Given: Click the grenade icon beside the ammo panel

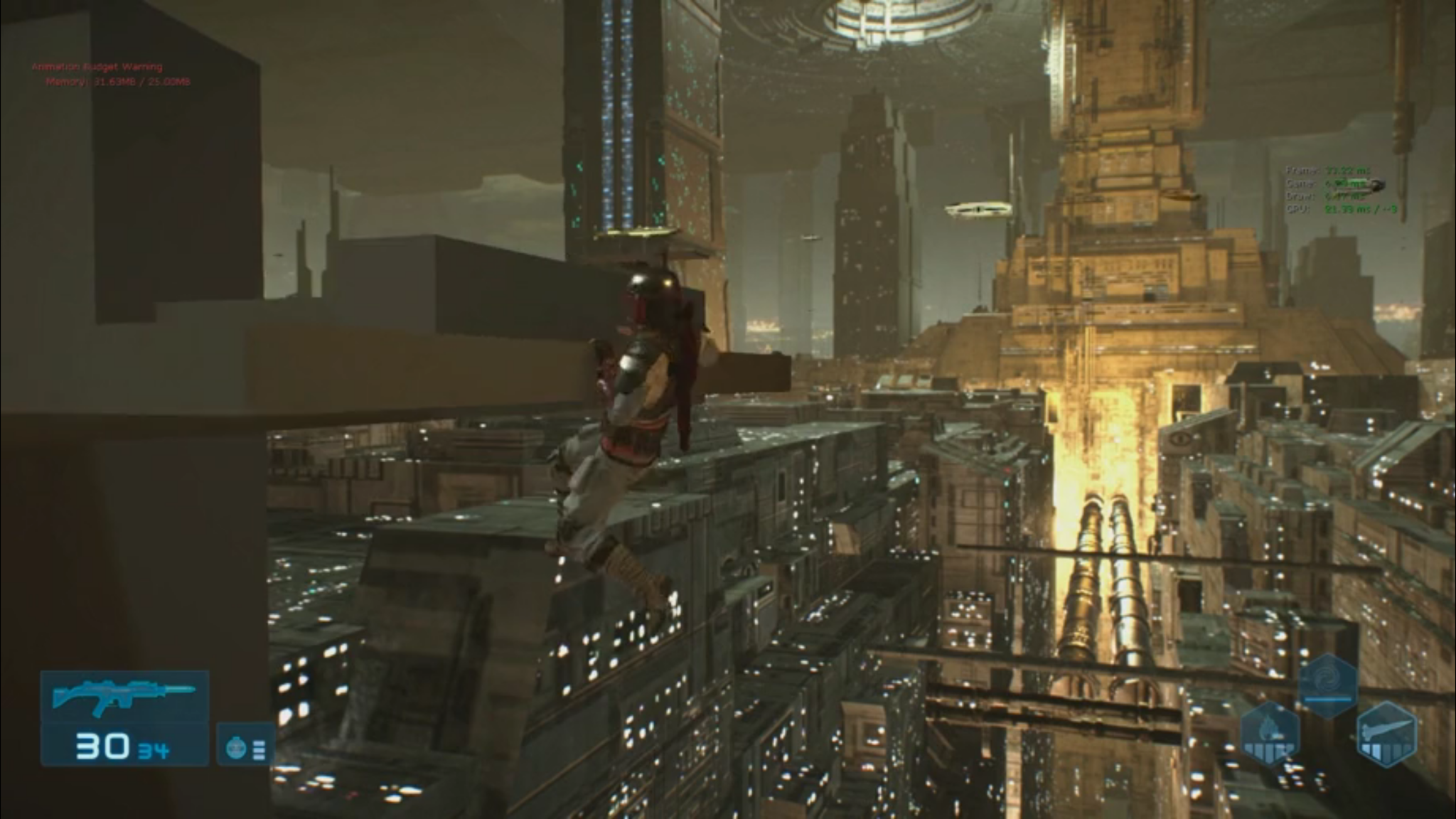Looking at the screenshot, I should point(235,746).
